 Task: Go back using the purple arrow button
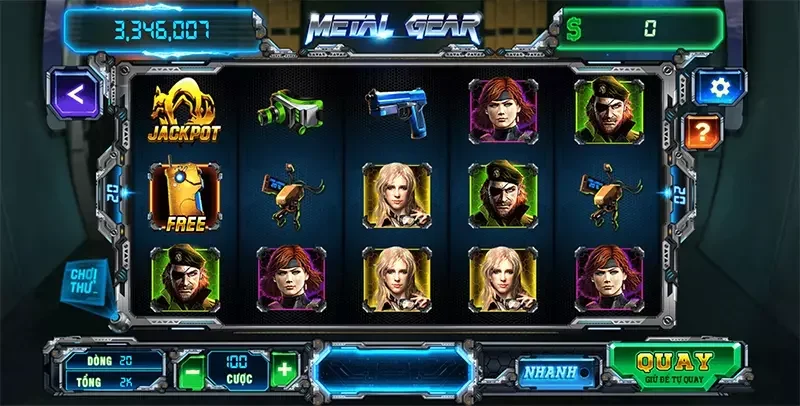coord(75,92)
